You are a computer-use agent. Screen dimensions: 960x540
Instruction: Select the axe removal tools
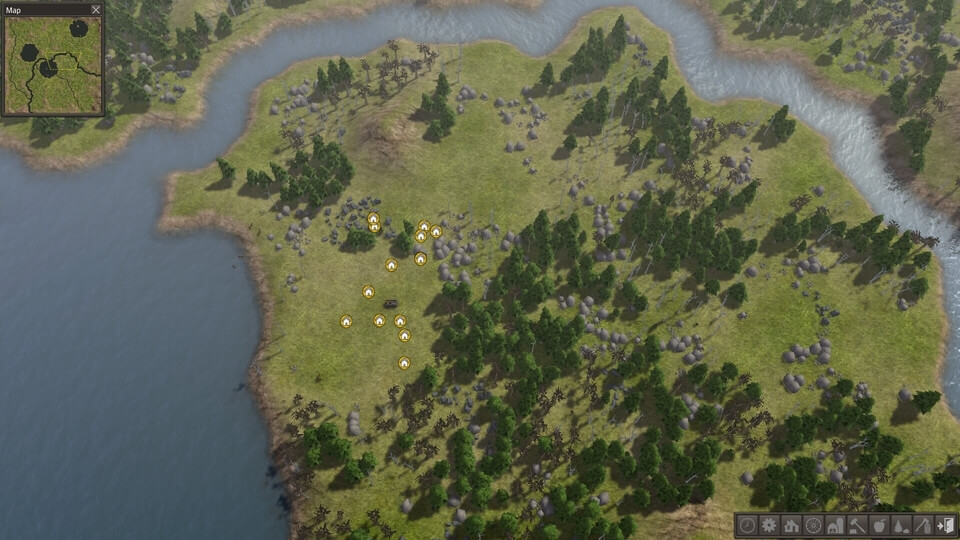923,525
